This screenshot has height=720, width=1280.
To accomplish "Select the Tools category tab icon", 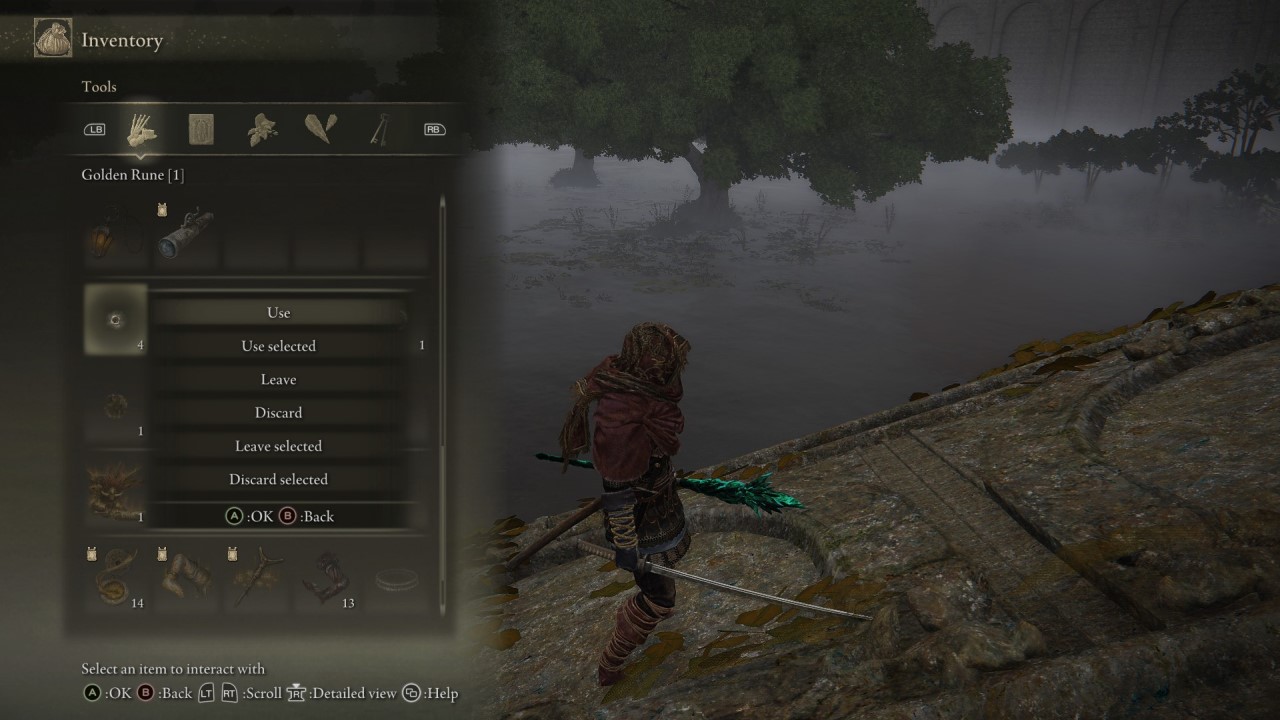I will [x=141, y=128].
